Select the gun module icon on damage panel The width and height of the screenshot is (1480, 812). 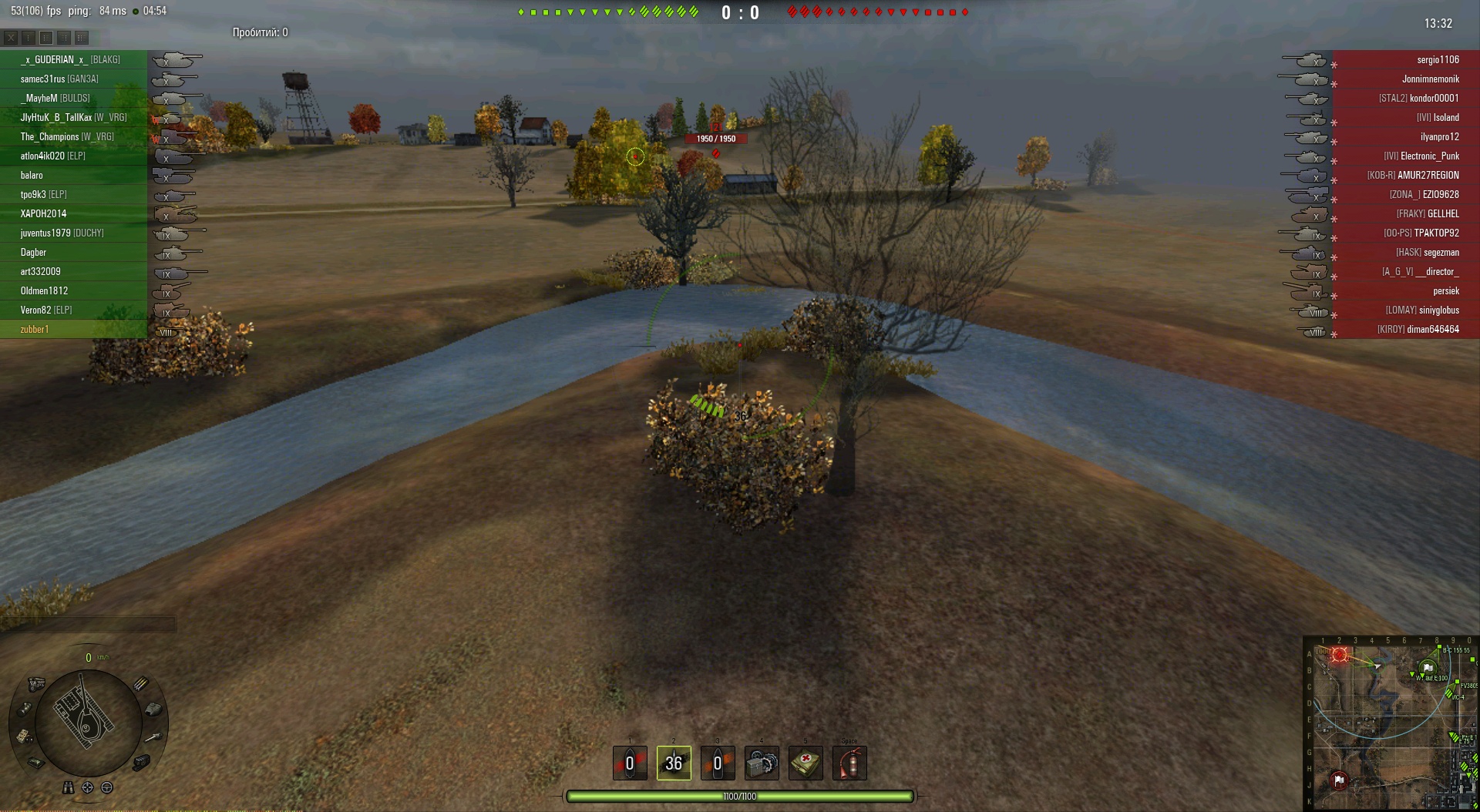pyautogui.click(x=153, y=737)
